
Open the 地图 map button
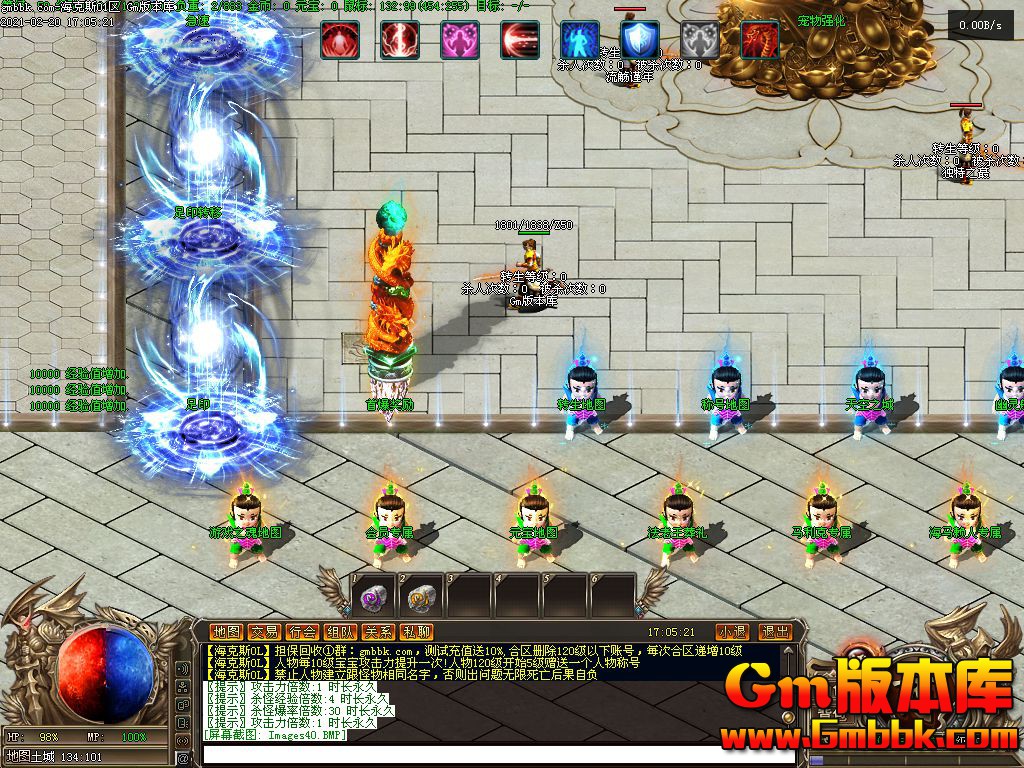click(x=226, y=632)
